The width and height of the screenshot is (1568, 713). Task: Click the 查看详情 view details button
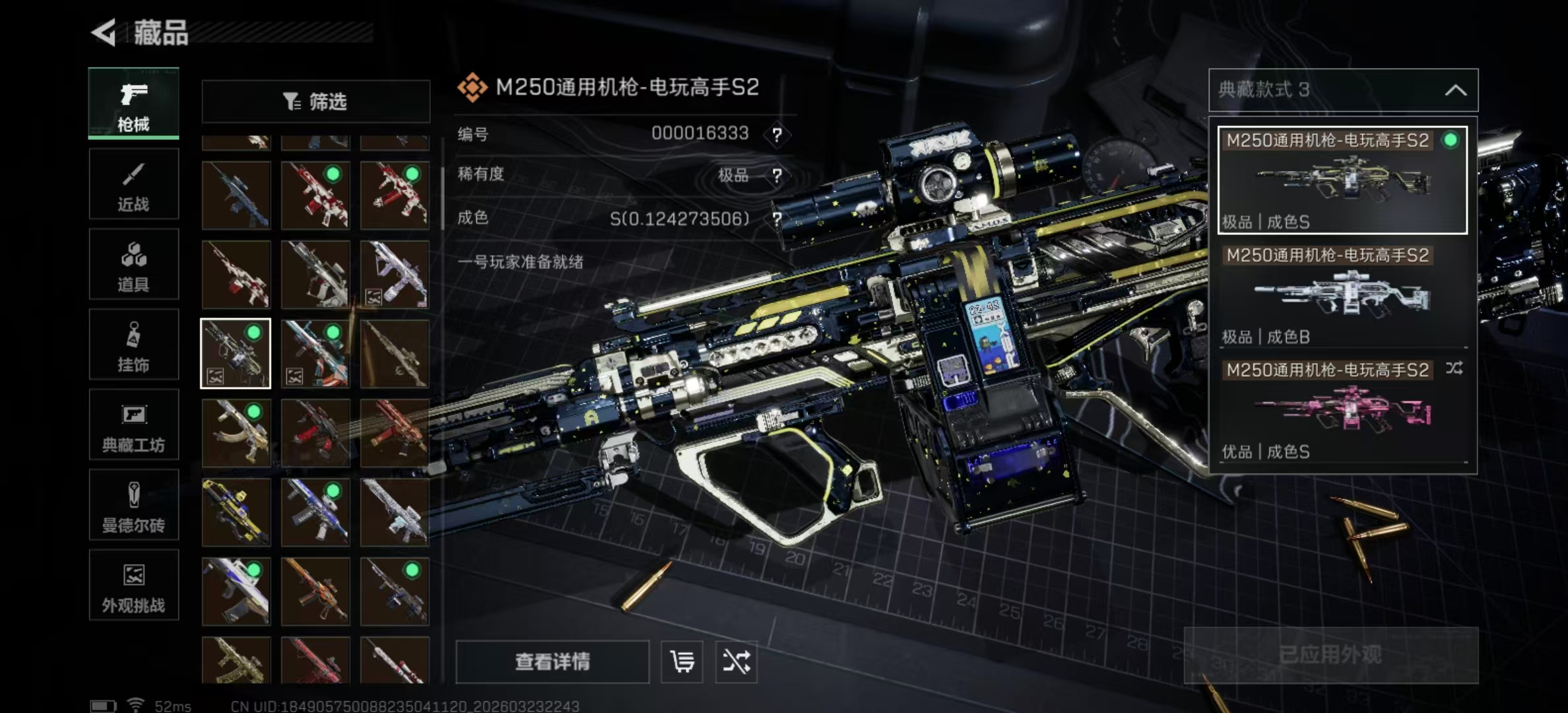(x=552, y=662)
